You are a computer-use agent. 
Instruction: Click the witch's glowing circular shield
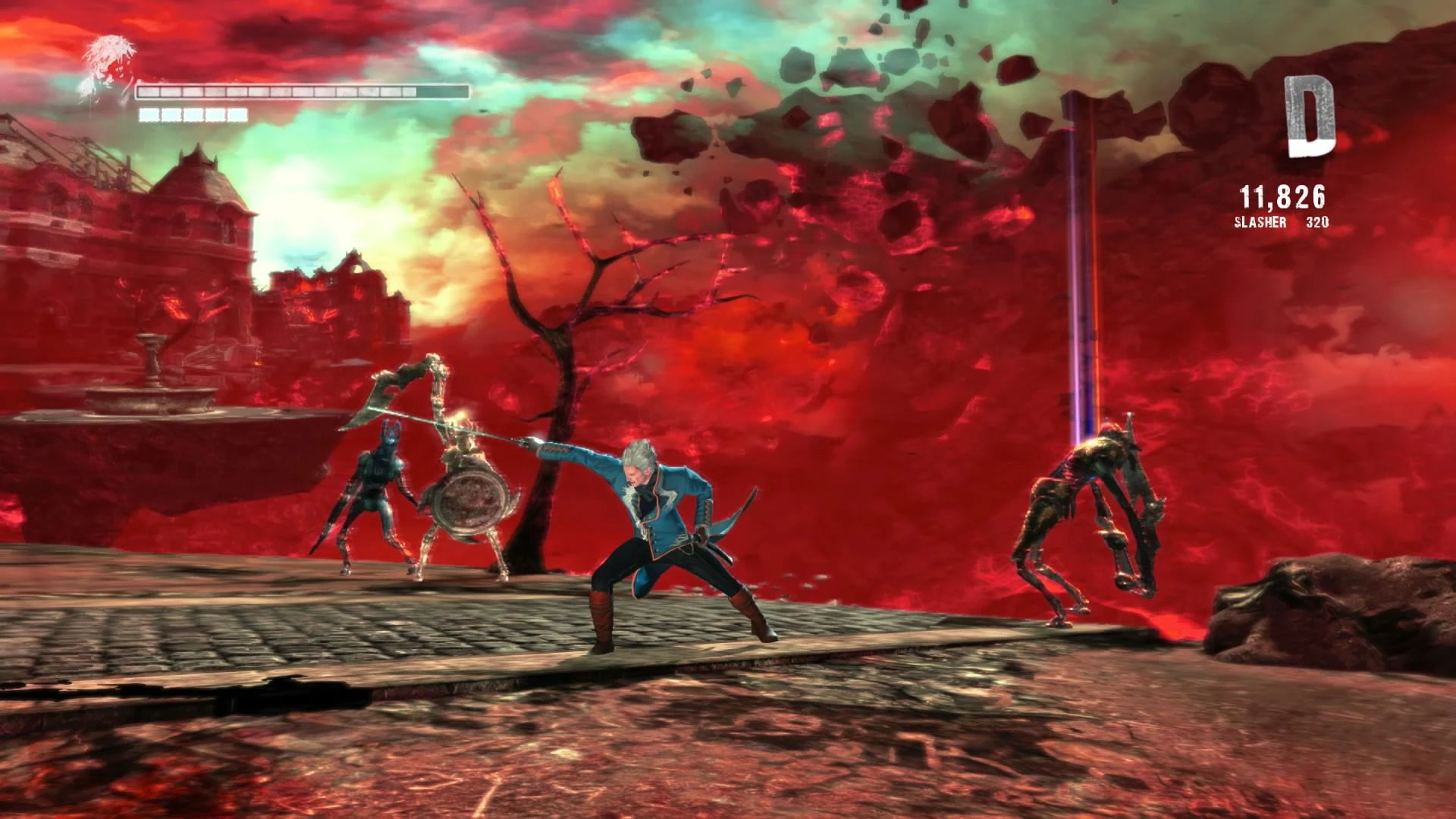(x=472, y=500)
